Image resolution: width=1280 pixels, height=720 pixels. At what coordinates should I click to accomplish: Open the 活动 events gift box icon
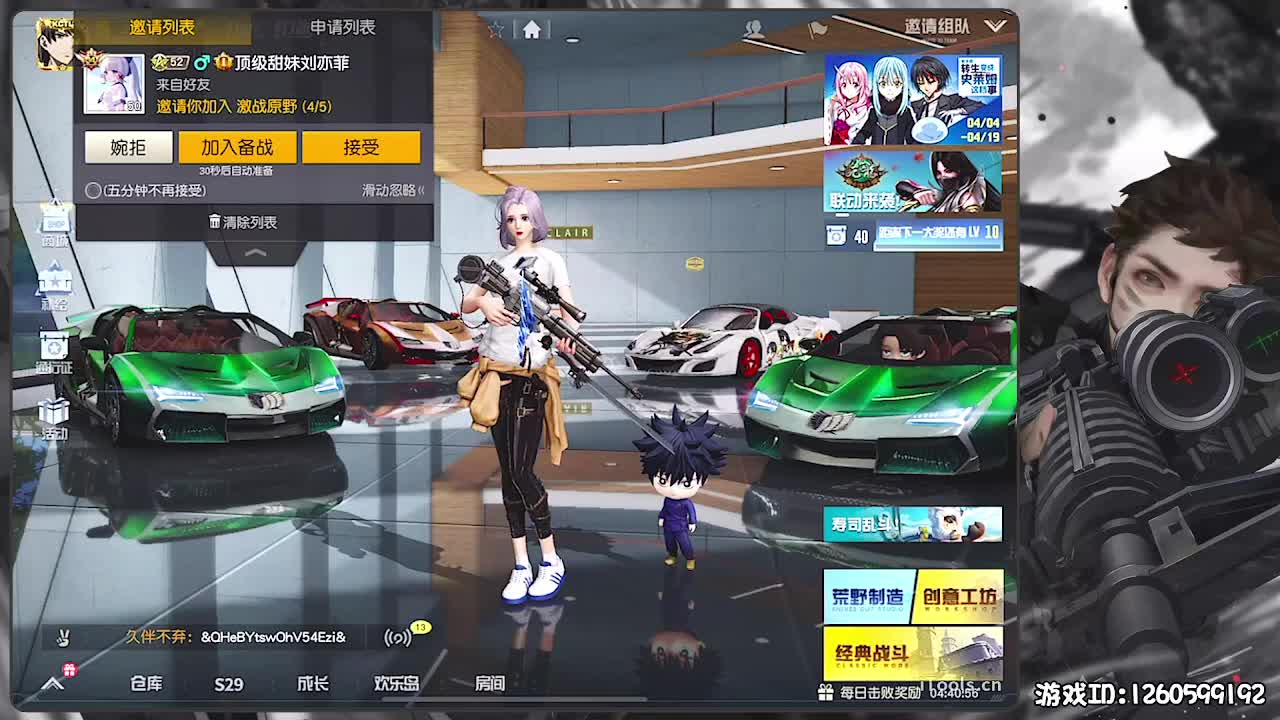[x=55, y=408]
